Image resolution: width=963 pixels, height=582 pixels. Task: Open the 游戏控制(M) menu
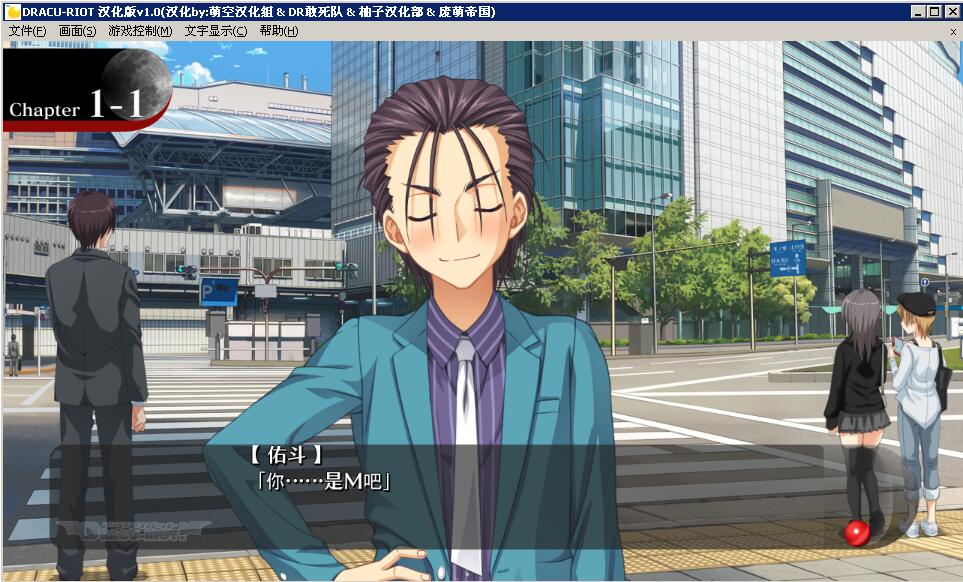click(140, 31)
